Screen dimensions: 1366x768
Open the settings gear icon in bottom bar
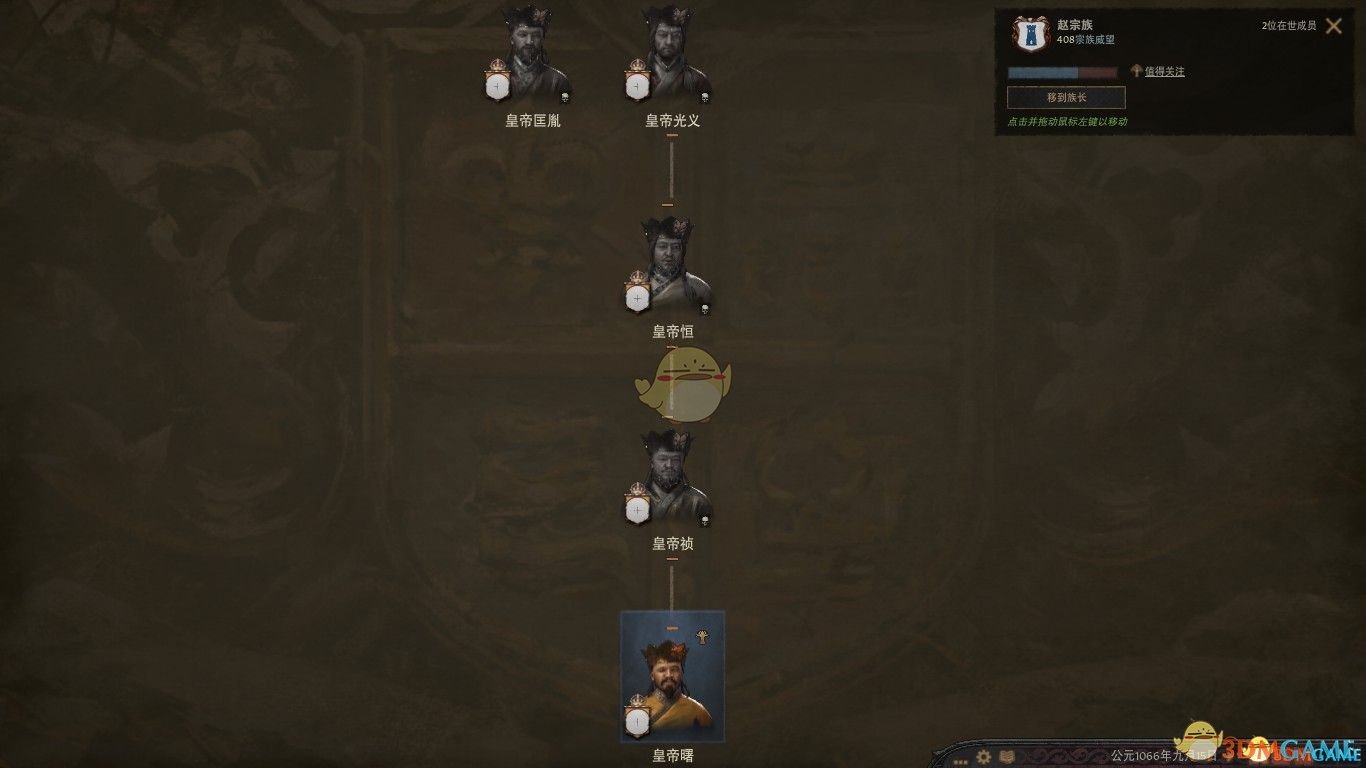point(983,757)
